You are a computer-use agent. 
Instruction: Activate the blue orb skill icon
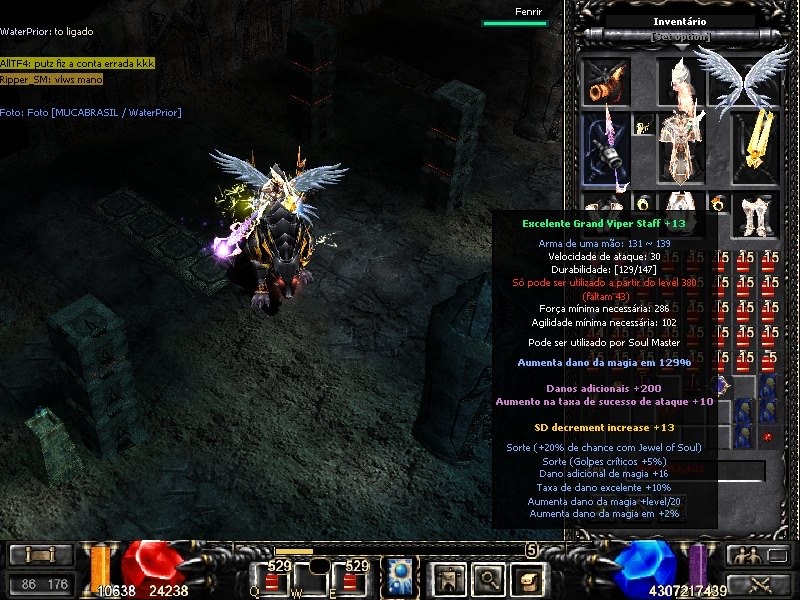pyautogui.click(x=401, y=577)
